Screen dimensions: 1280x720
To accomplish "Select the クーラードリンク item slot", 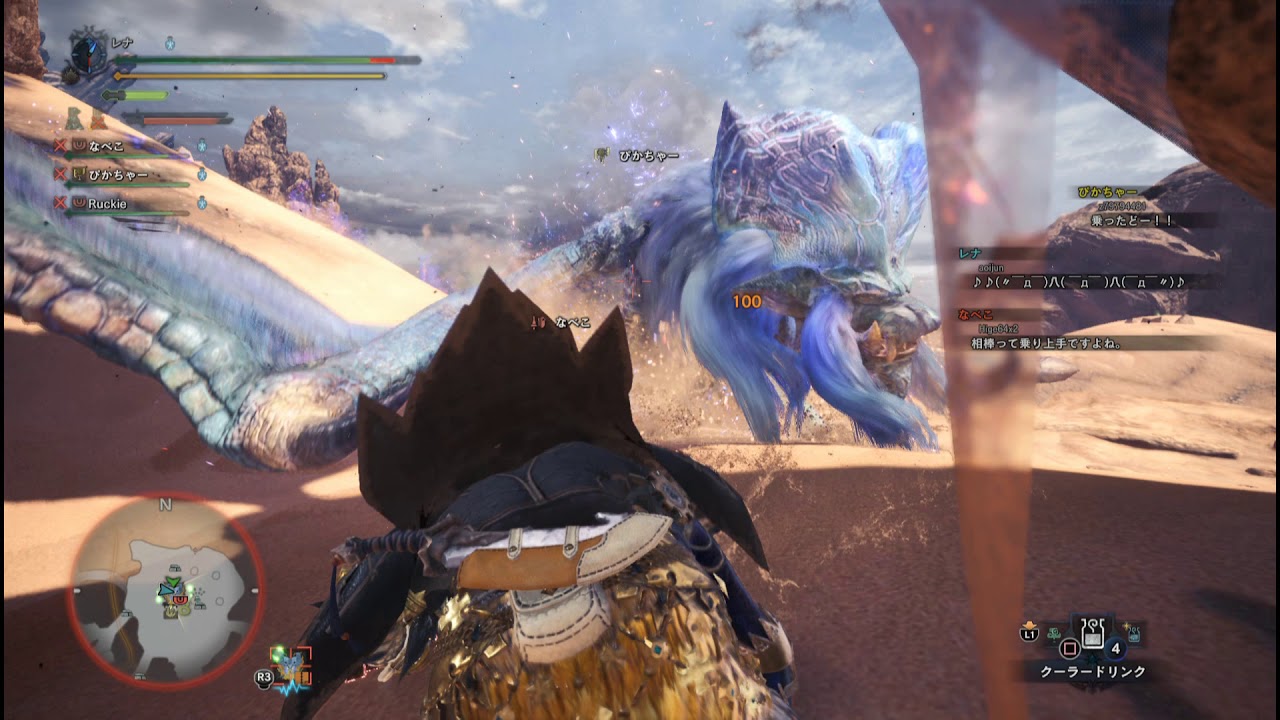I will coord(1093,632).
